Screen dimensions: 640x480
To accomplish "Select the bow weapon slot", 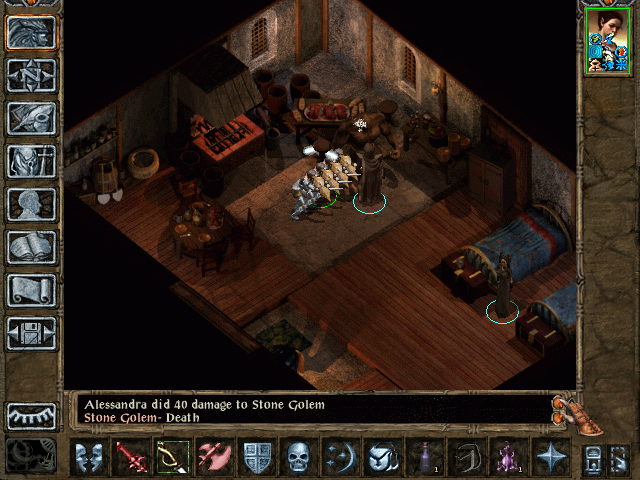I will point(171,458).
